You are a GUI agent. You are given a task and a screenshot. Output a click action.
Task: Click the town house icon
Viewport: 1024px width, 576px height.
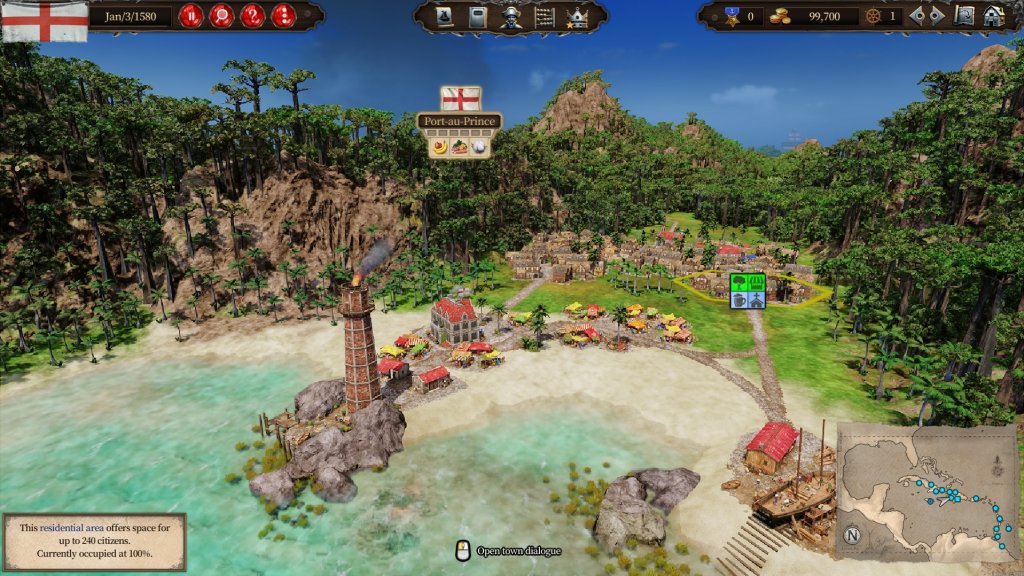[993, 16]
